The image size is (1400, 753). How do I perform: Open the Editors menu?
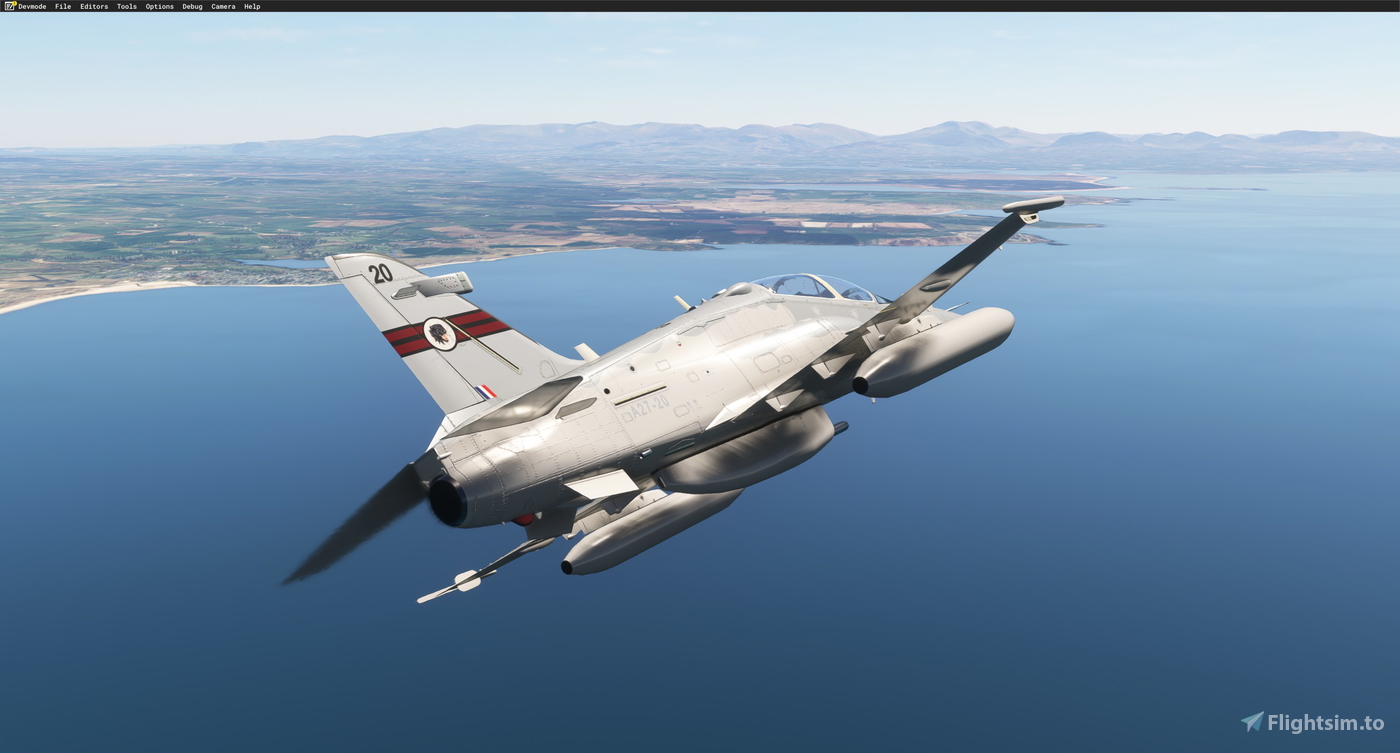point(93,6)
